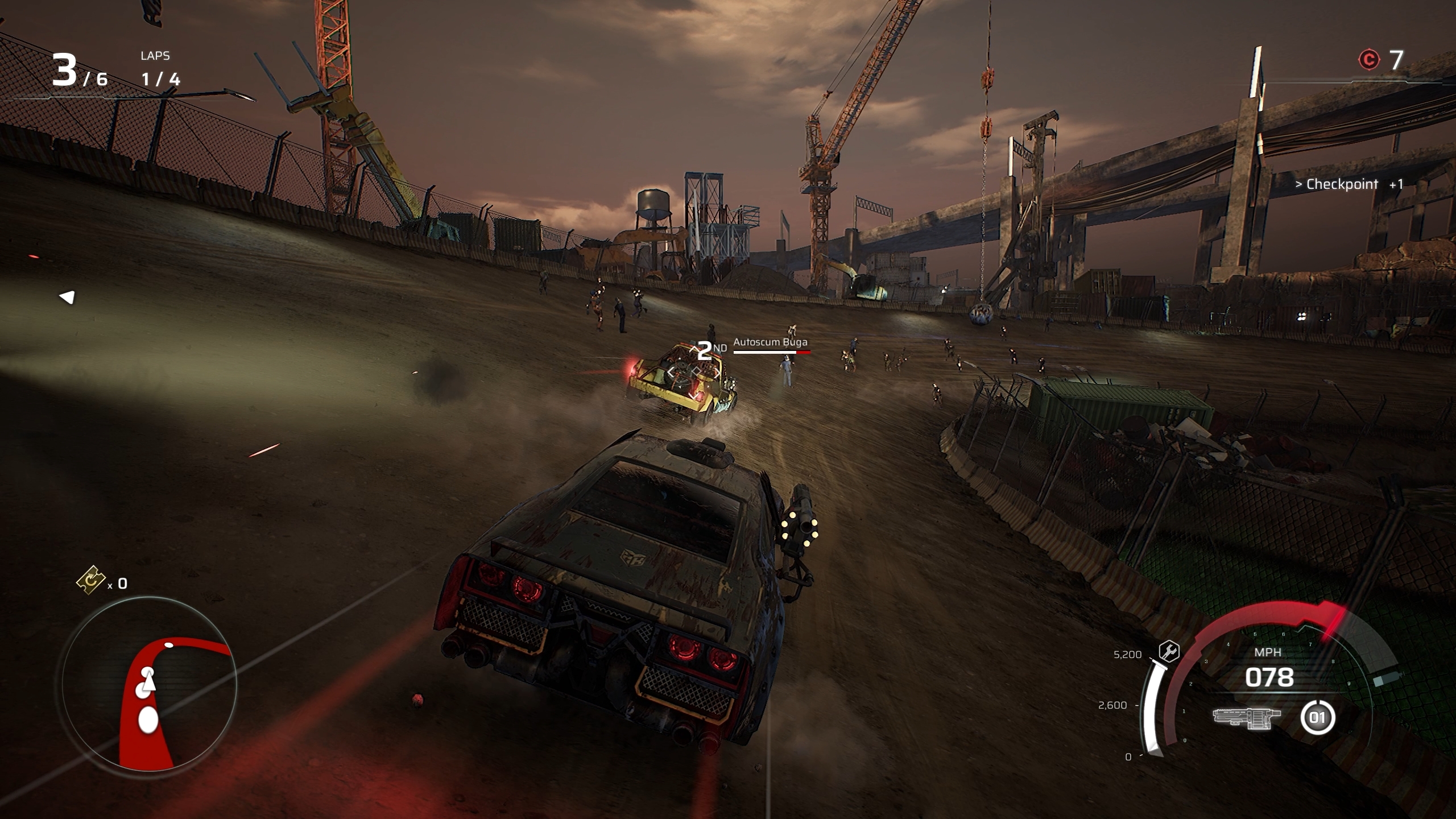The height and width of the screenshot is (819, 1456).
Task: Click the repair wrench icon
Action: point(1169,651)
